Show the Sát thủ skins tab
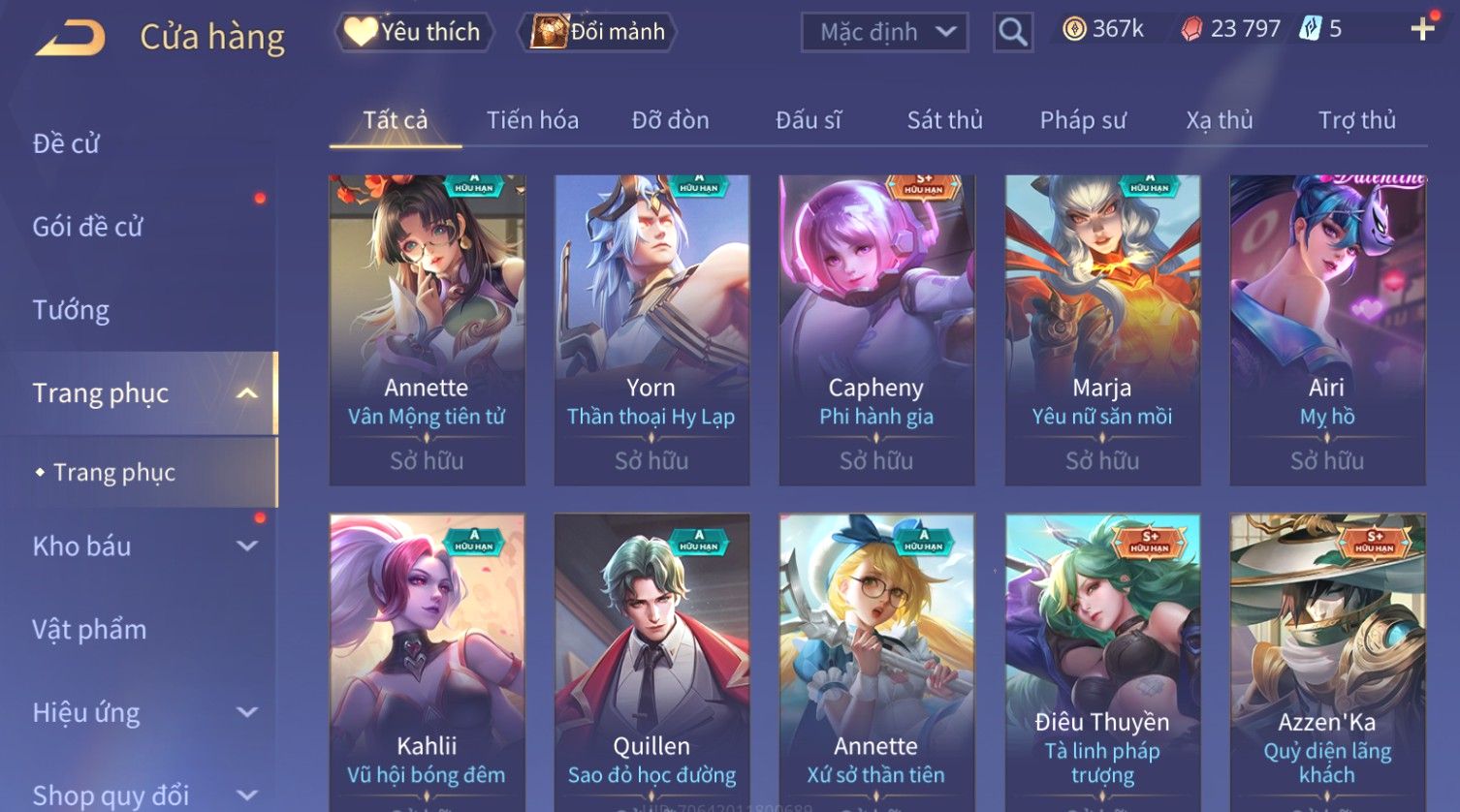The image size is (1460, 812). coord(944,120)
